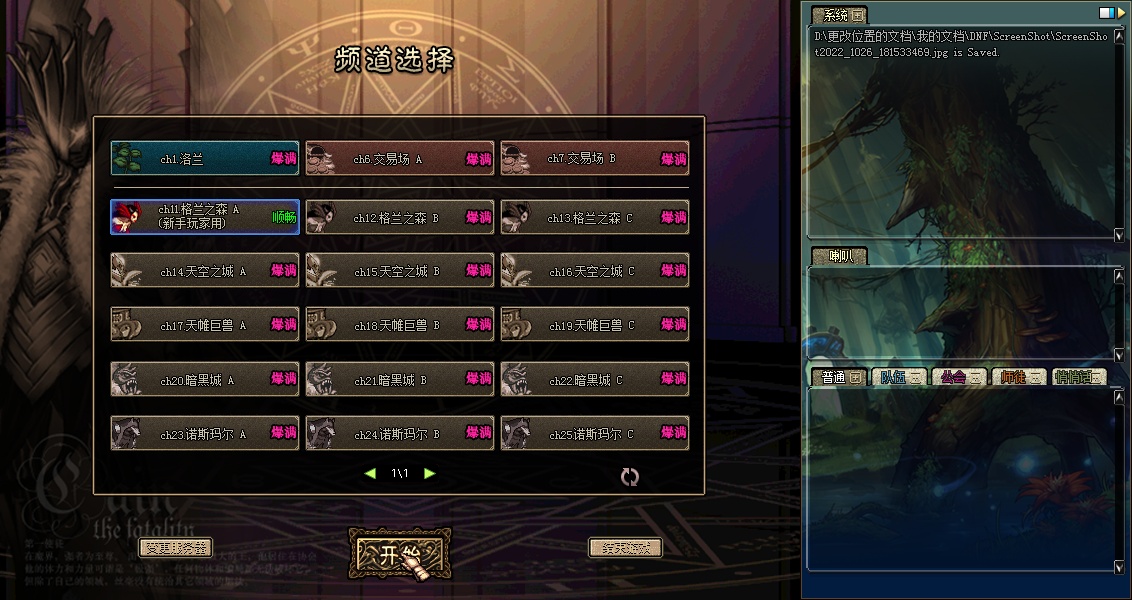The image size is (1132, 600).
Task: Choose channel ch15 天空之城 B
Action: 399,271
